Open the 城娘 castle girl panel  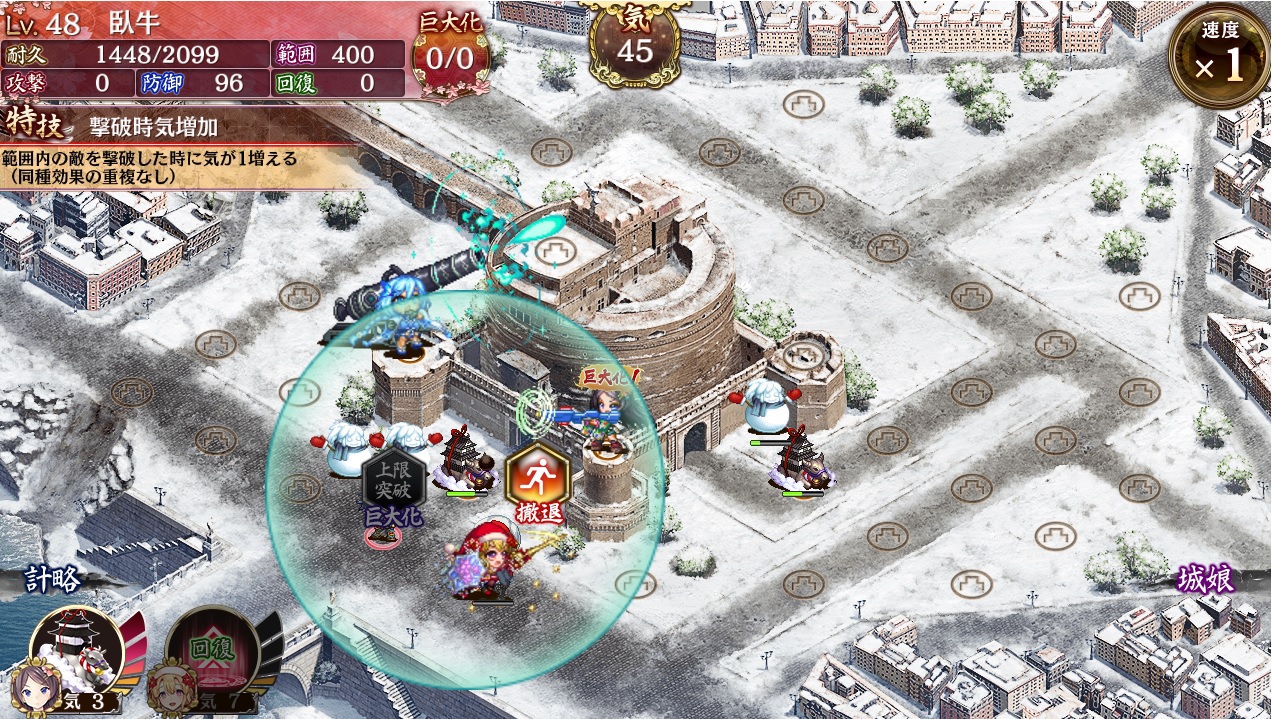(x=1204, y=579)
